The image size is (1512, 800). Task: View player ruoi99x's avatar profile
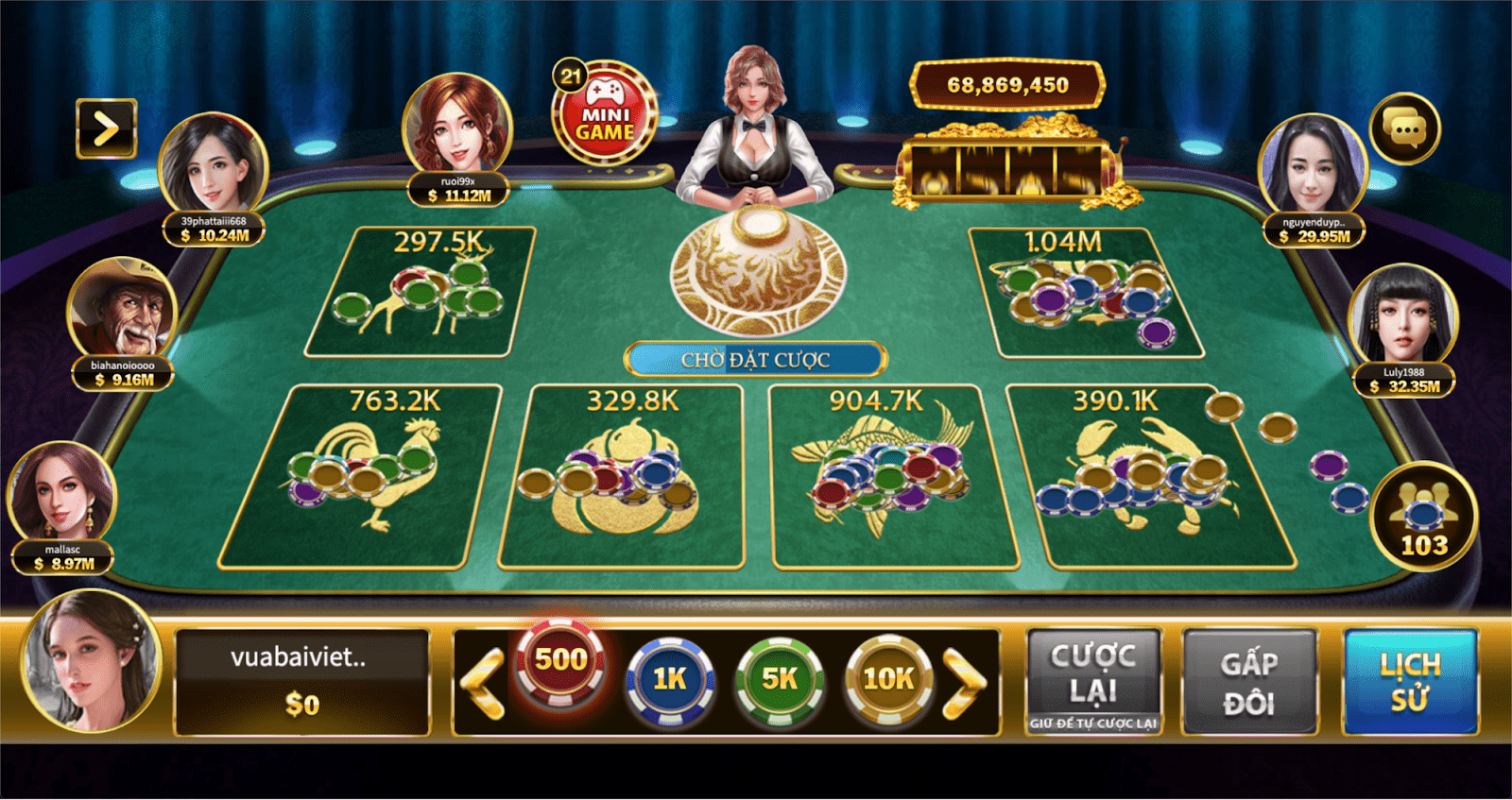pyautogui.click(x=457, y=125)
